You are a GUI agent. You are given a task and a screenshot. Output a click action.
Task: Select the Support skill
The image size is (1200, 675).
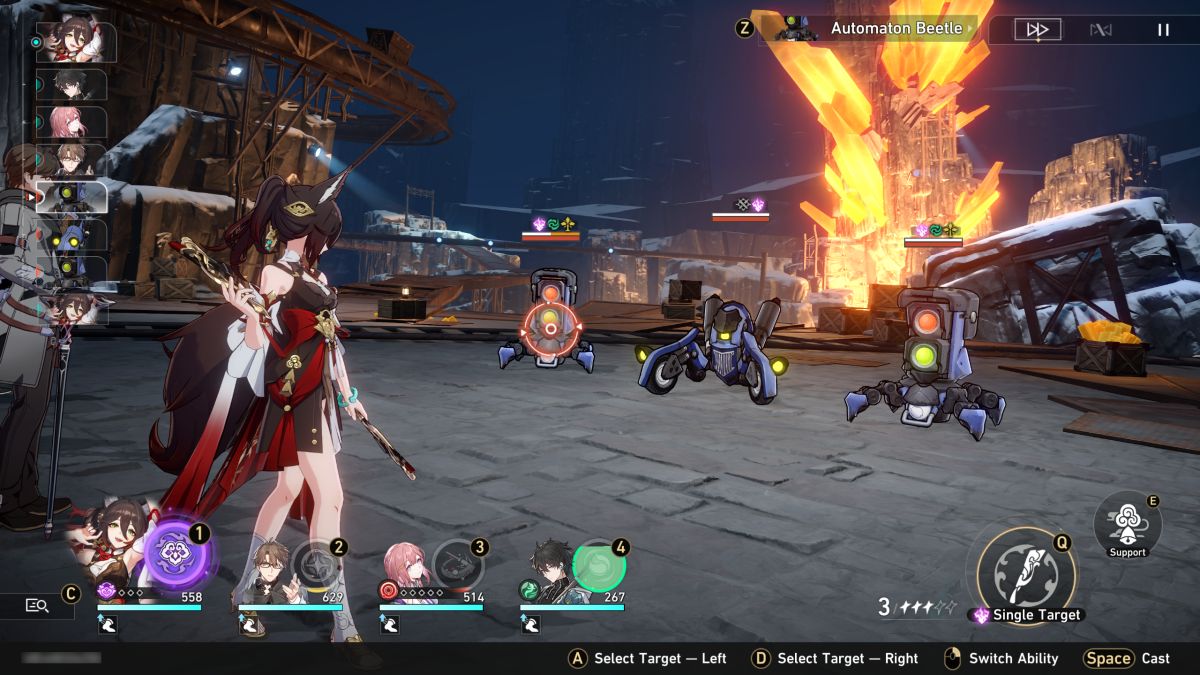click(x=1127, y=521)
